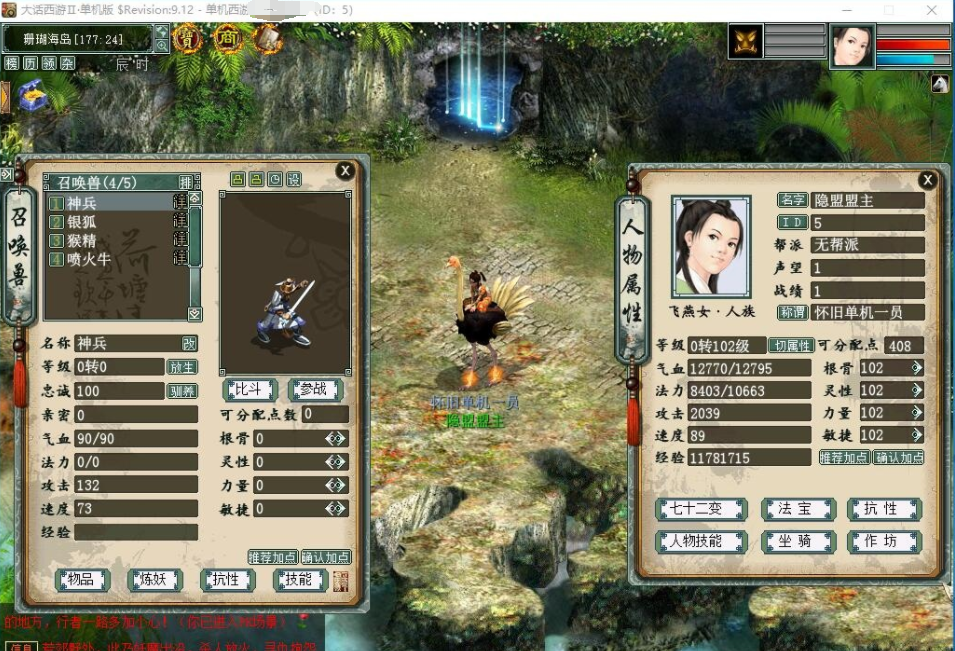955x651 pixels.
Task: Close the game window
Action: 932,9
